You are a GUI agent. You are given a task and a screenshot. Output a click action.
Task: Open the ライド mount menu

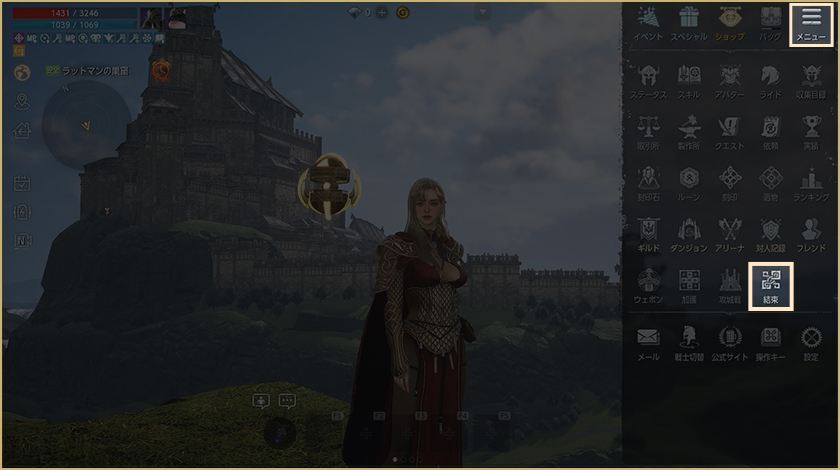(x=770, y=80)
